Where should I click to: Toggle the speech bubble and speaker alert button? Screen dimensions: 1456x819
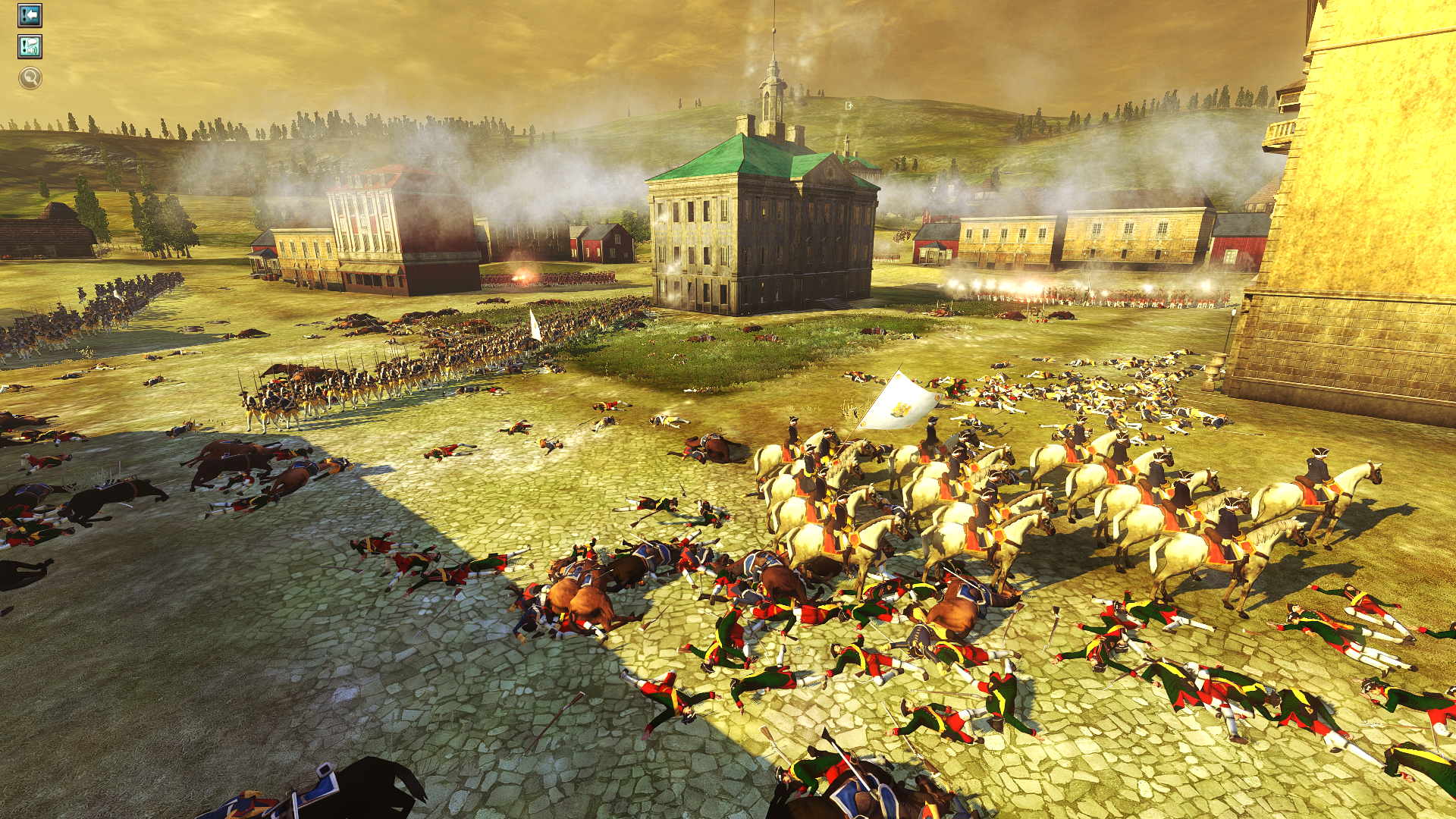click(x=30, y=47)
